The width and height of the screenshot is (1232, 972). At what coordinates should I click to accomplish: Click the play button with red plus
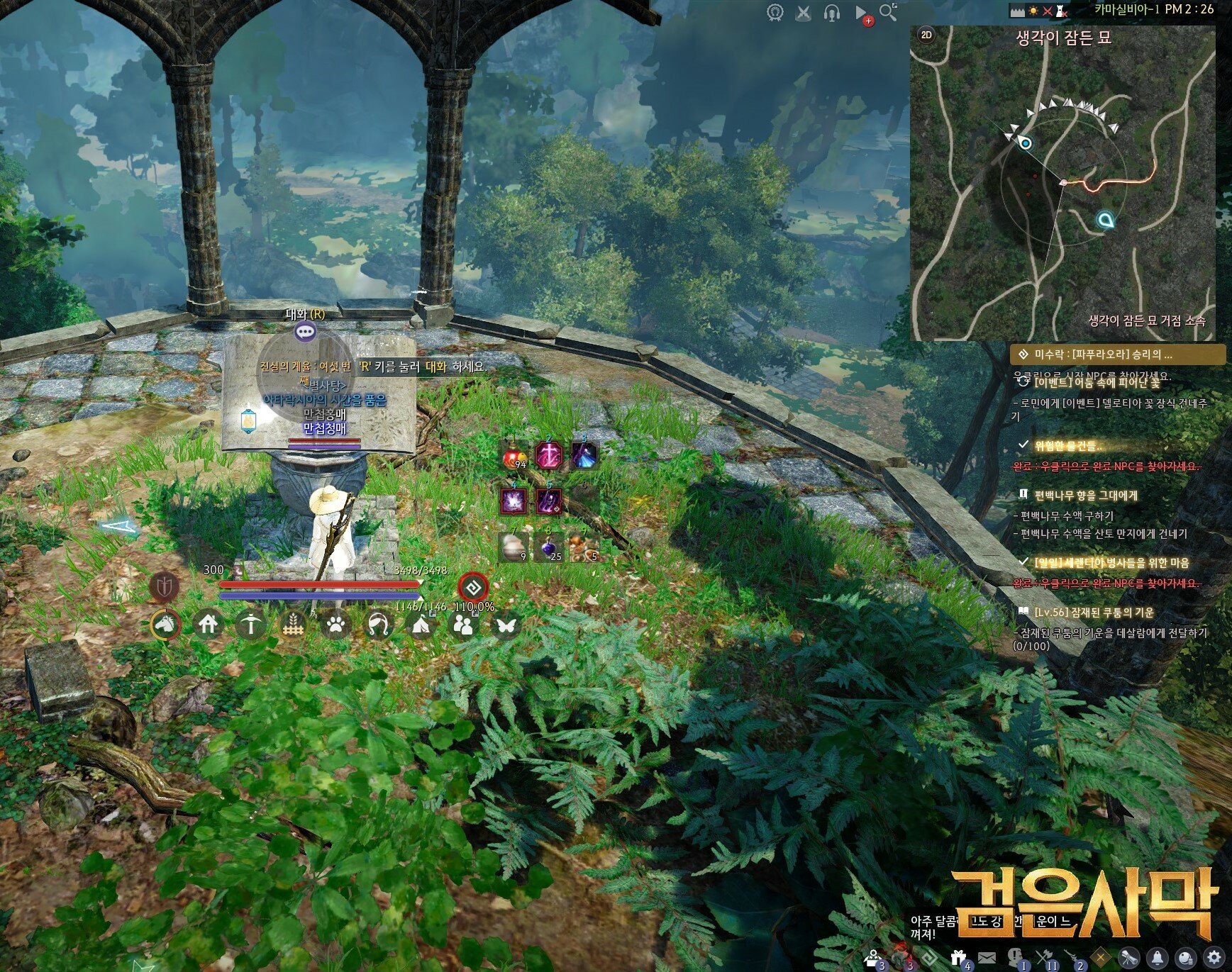coord(861,13)
